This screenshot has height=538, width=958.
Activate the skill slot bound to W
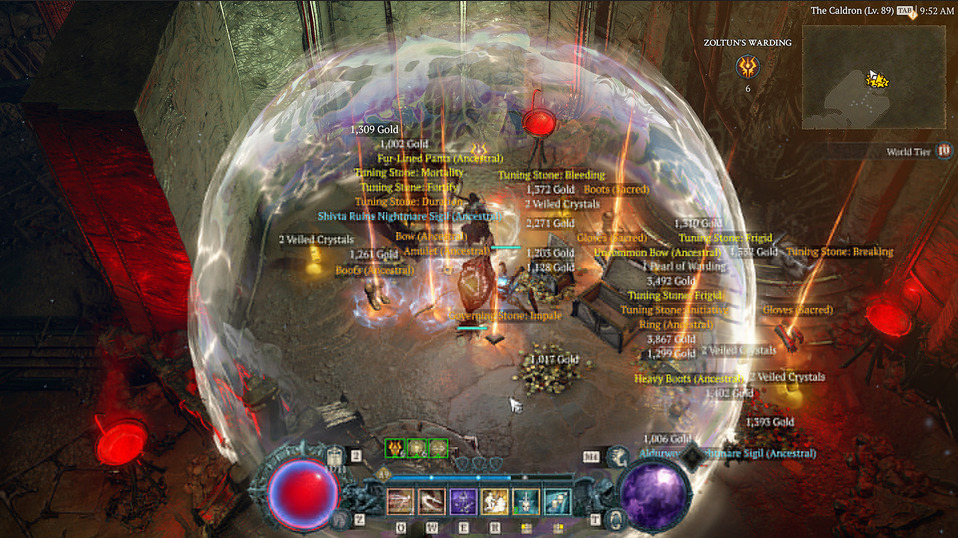(432, 501)
